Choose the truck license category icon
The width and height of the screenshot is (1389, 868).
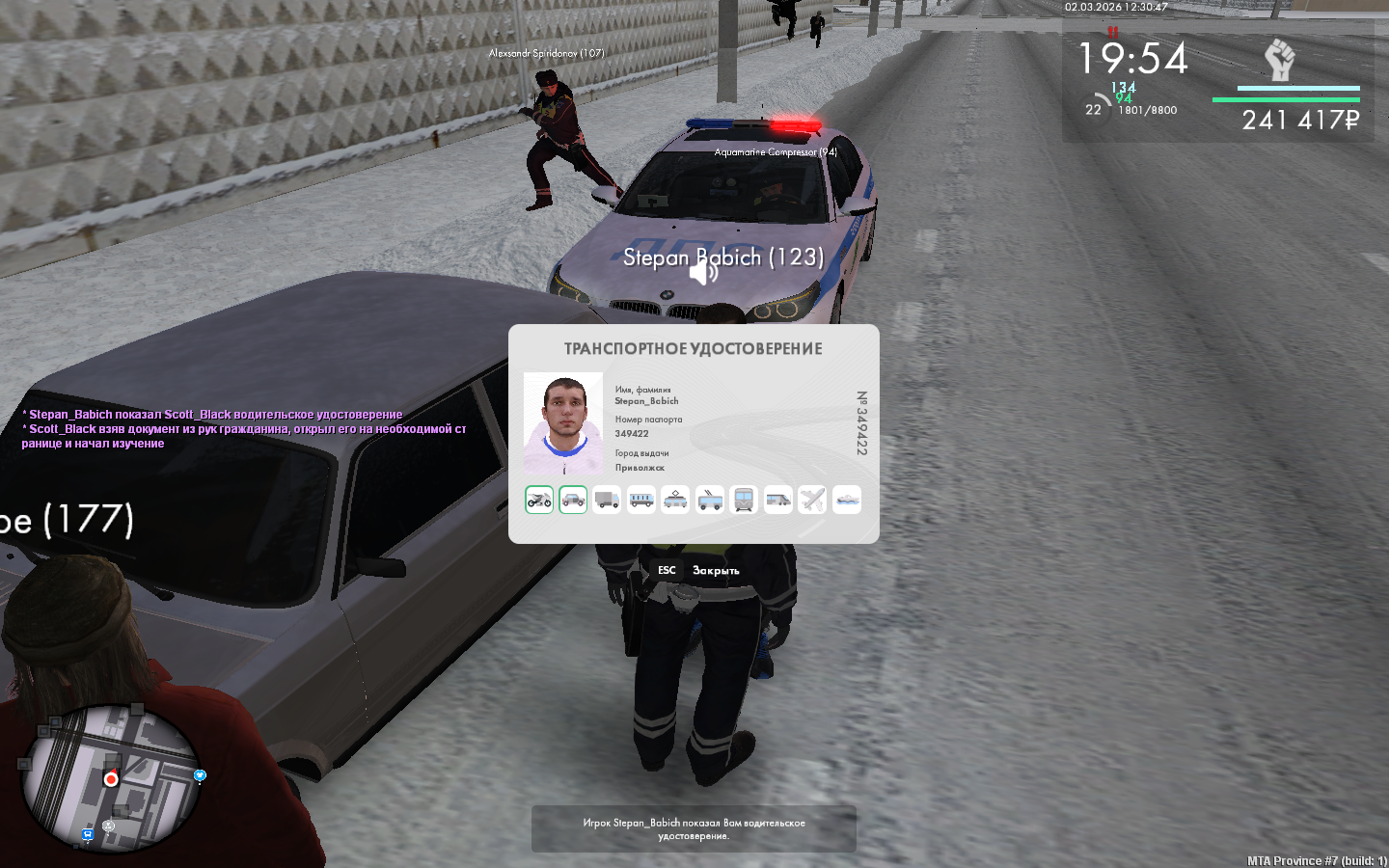[607, 500]
